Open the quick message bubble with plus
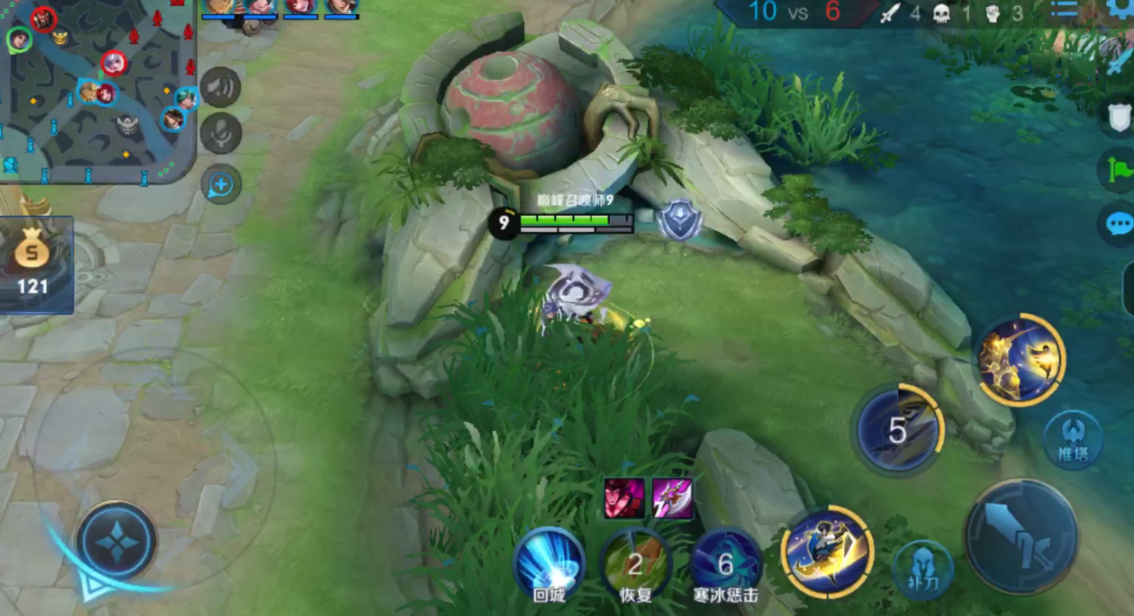The image size is (1134, 616). pyautogui.click(x=220, y=184)
